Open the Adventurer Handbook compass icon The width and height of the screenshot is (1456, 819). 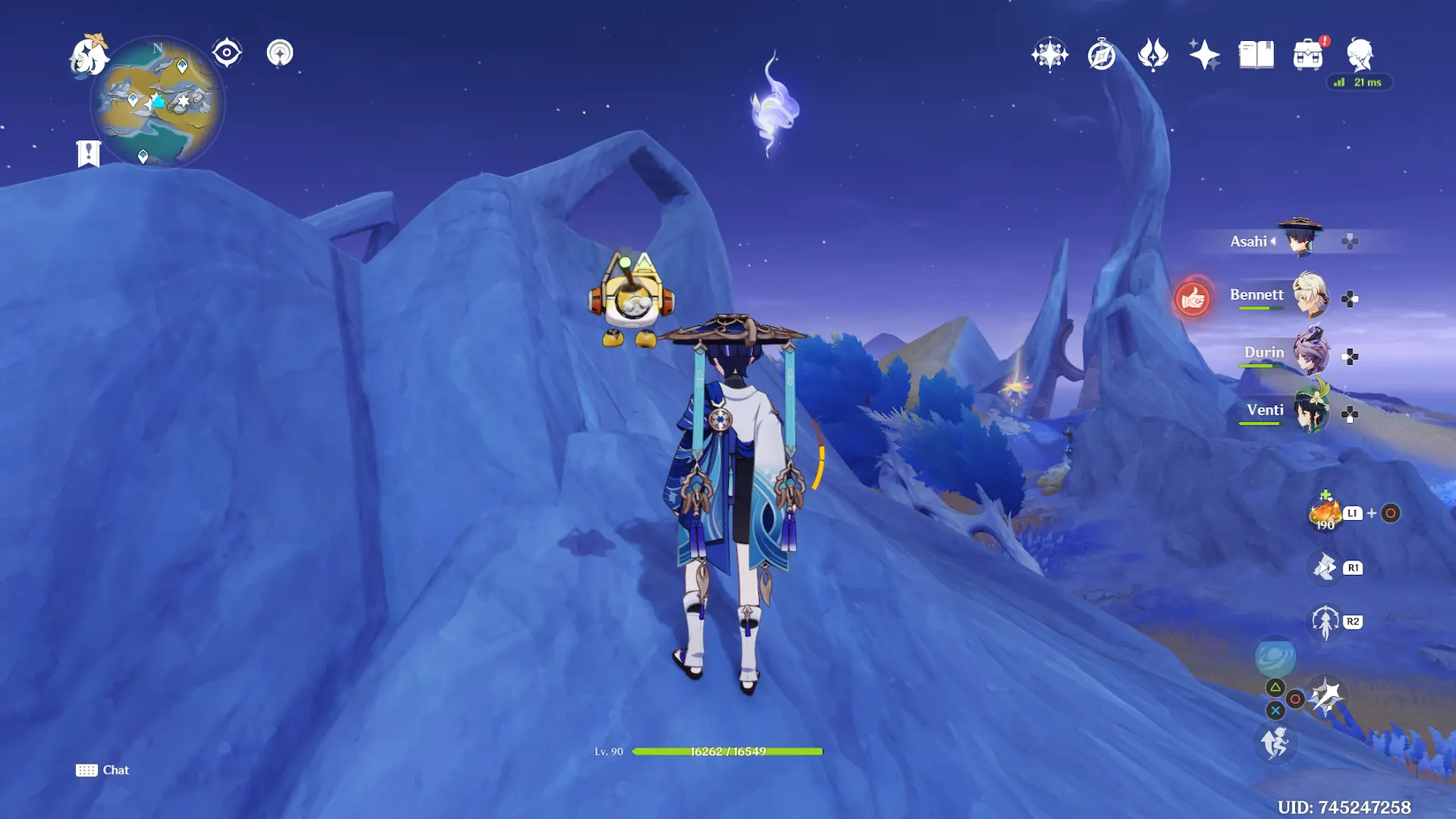pos(1101,55)
